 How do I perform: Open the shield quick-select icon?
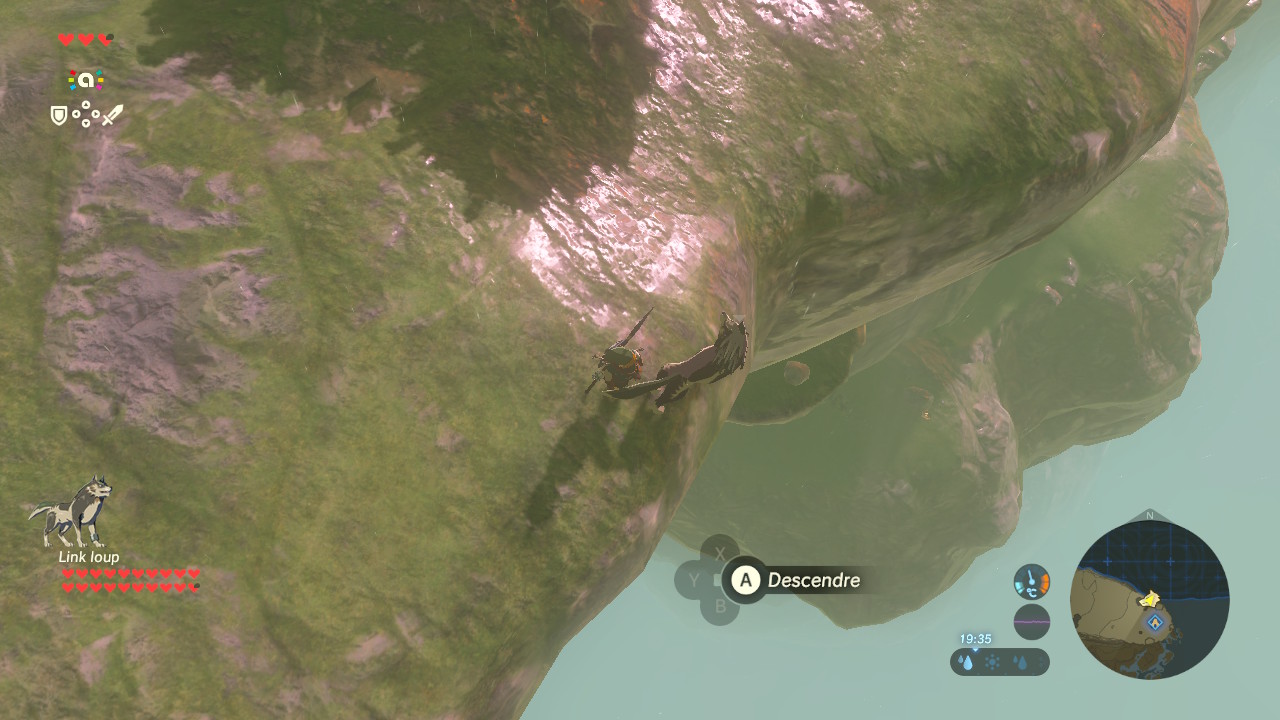[59, 116]
